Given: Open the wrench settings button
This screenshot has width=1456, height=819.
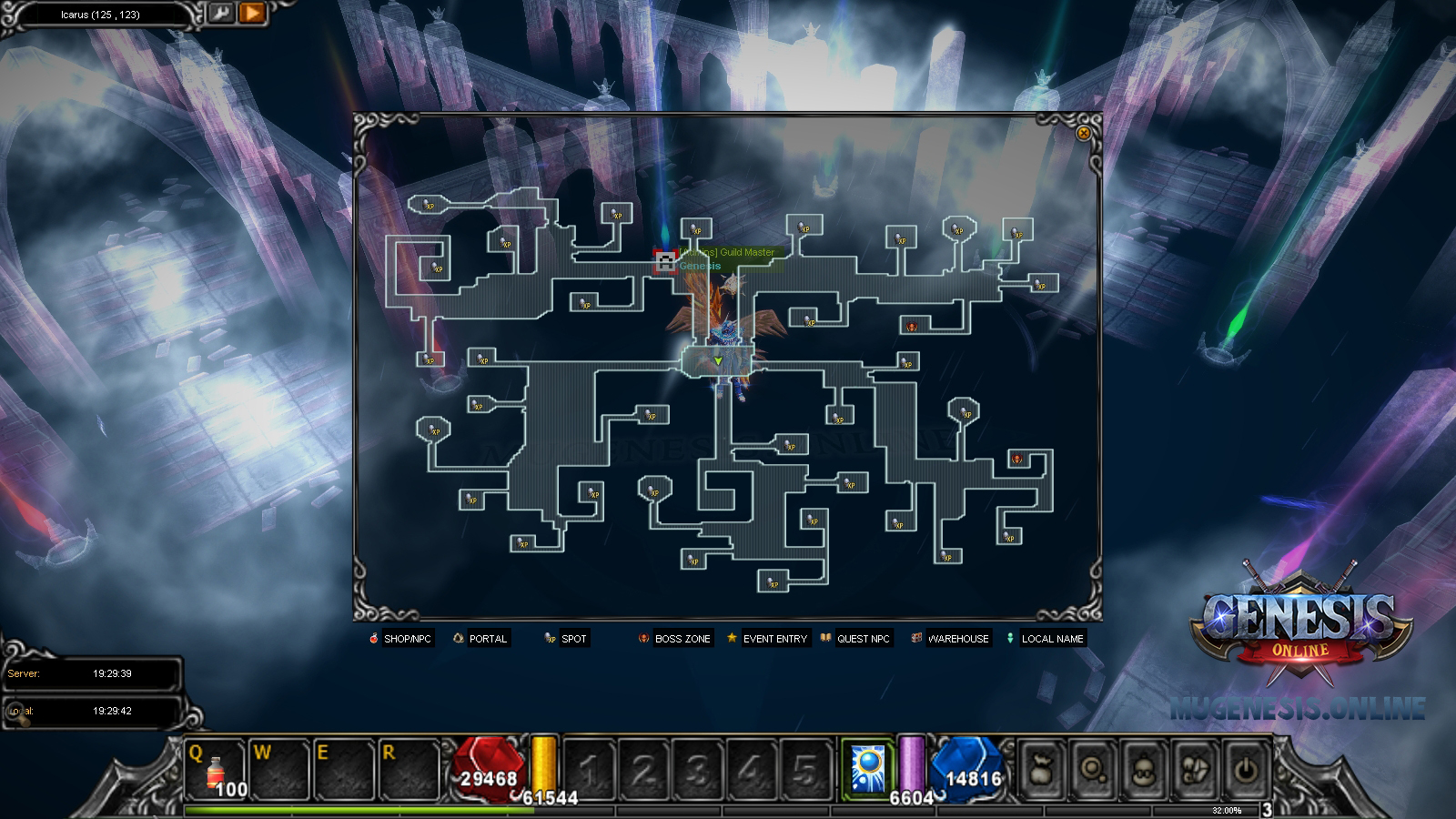Looking at the screenshot, I should click(x=220, y=13).
